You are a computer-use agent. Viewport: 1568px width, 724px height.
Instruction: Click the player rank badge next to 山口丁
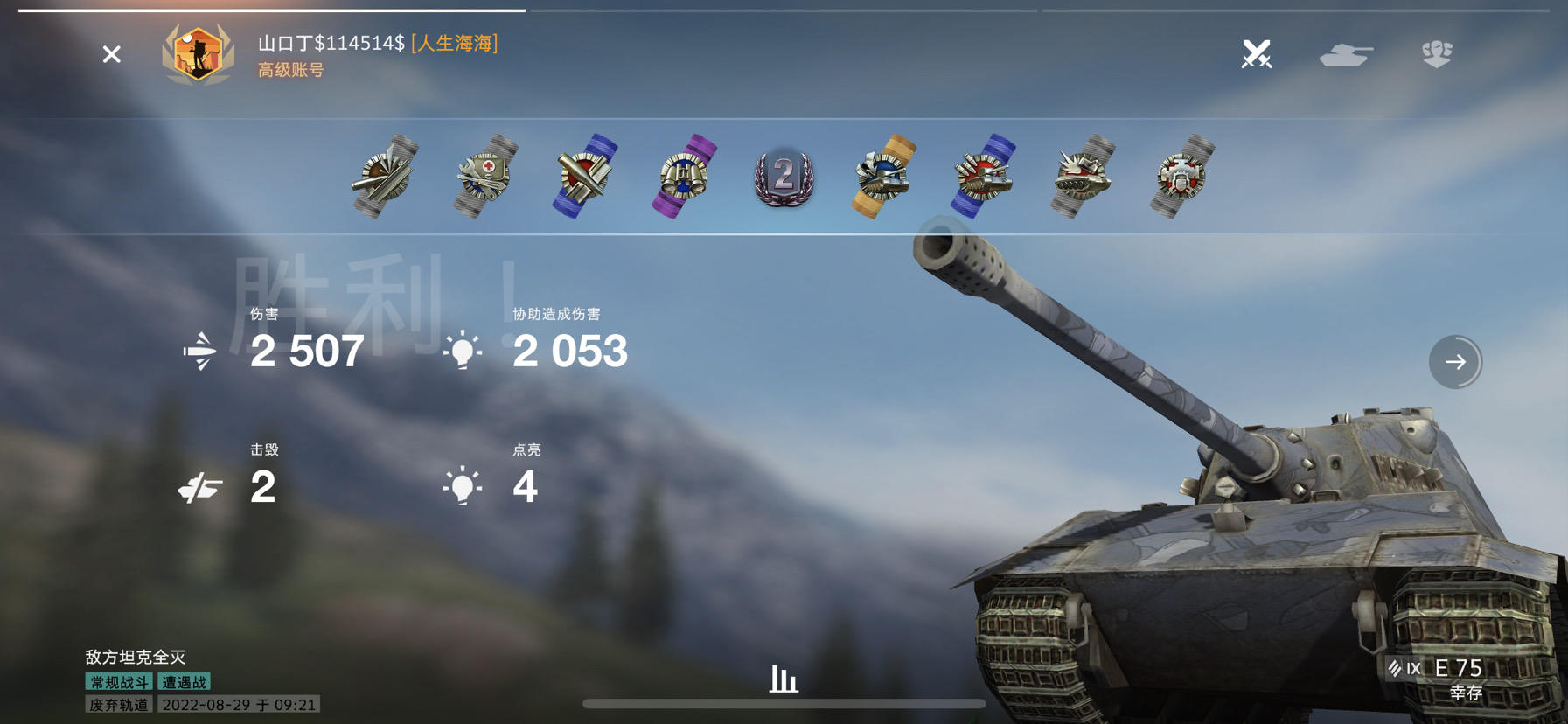point(199,54)
